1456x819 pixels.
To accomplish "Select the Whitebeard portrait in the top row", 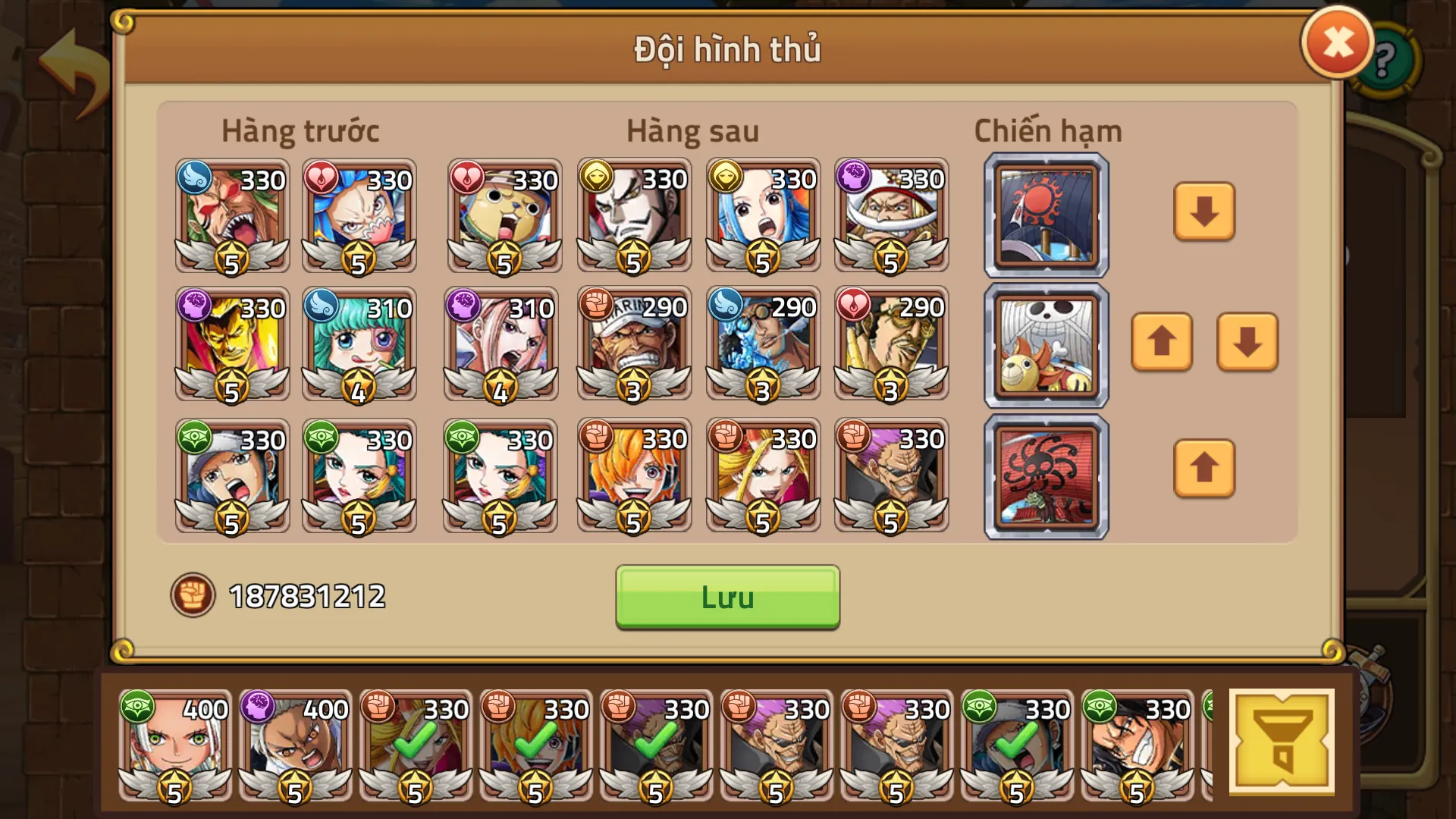I will pyautogui.click(x=891, y=216).
